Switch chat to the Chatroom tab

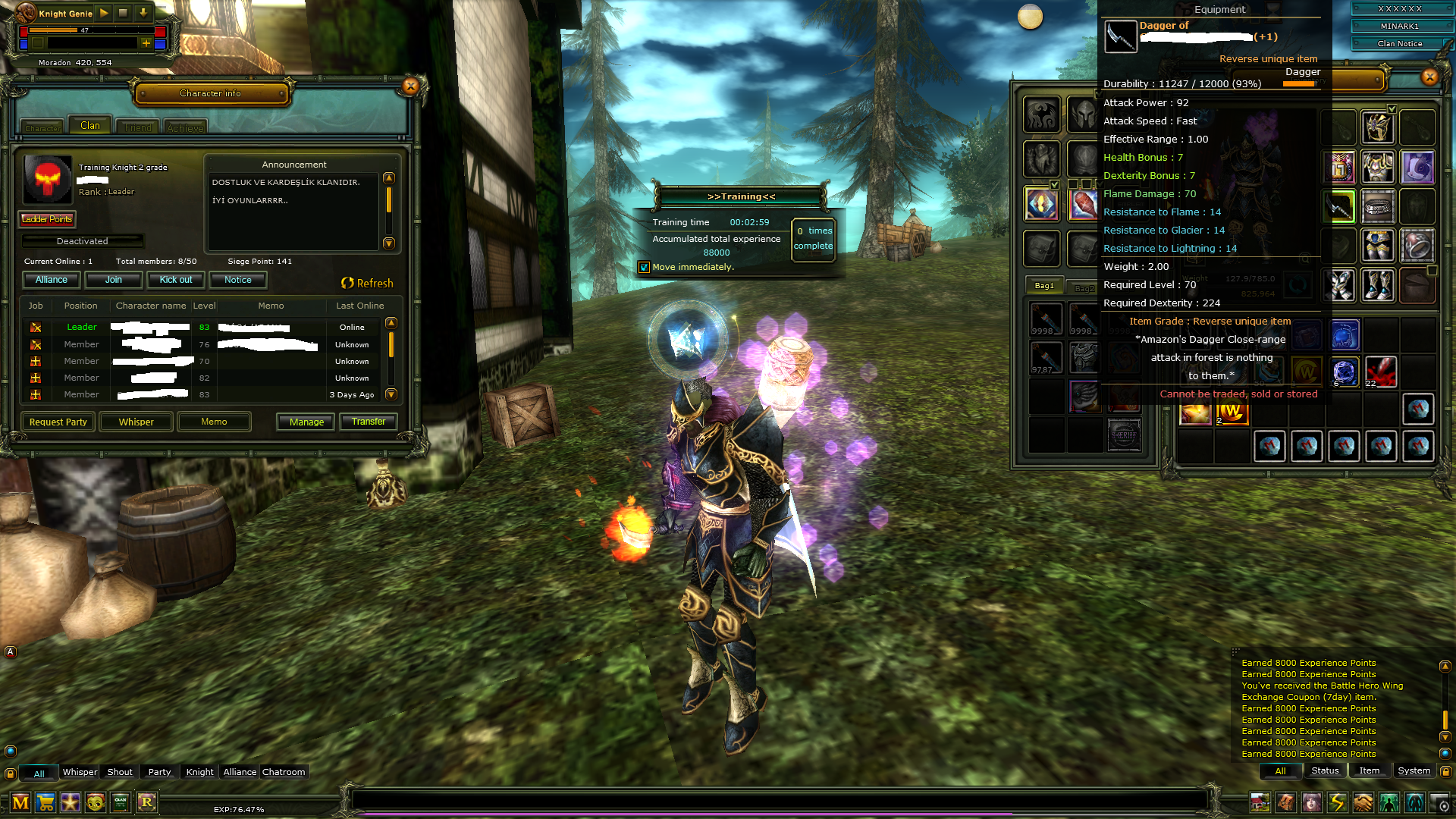click(284, 772)
